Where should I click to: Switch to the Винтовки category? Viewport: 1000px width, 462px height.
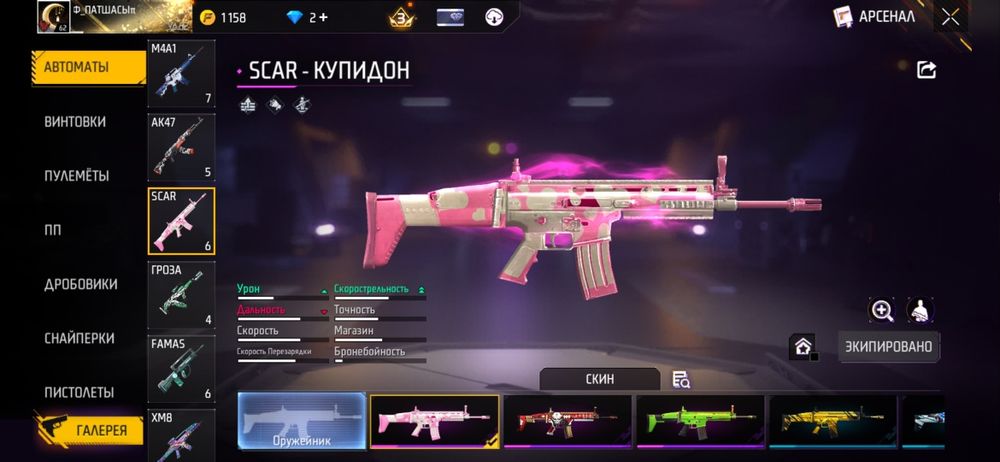pos(75,122)
